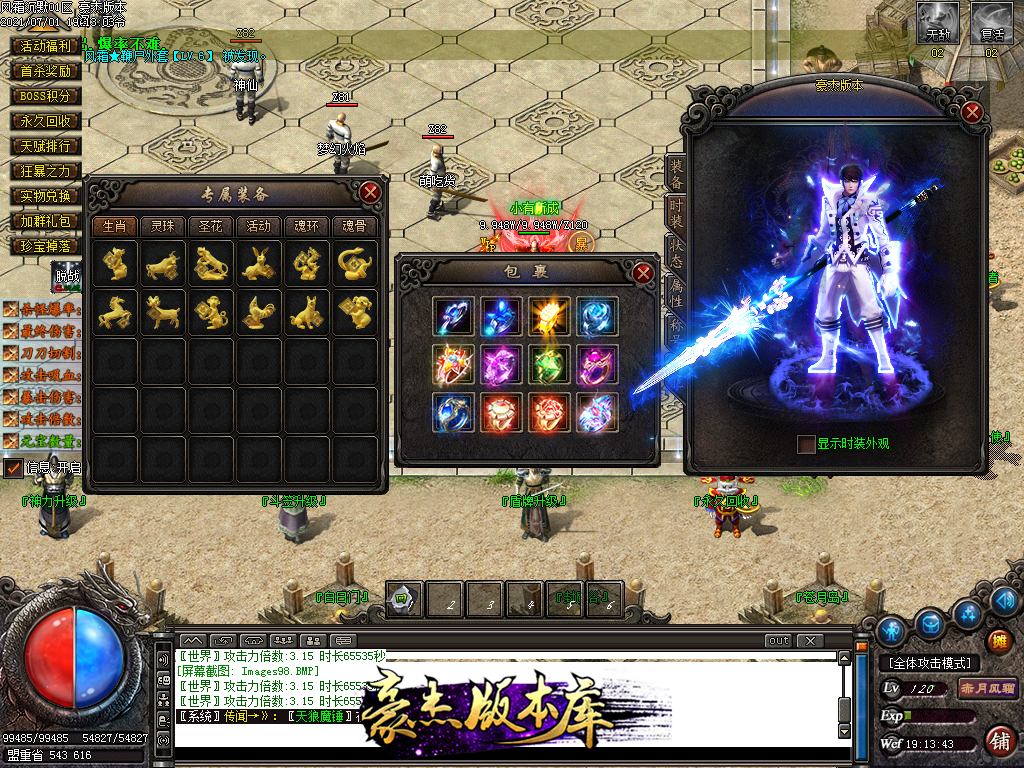
Task: Open the 天赋排行 ranking button
Action: click(46, 146)
